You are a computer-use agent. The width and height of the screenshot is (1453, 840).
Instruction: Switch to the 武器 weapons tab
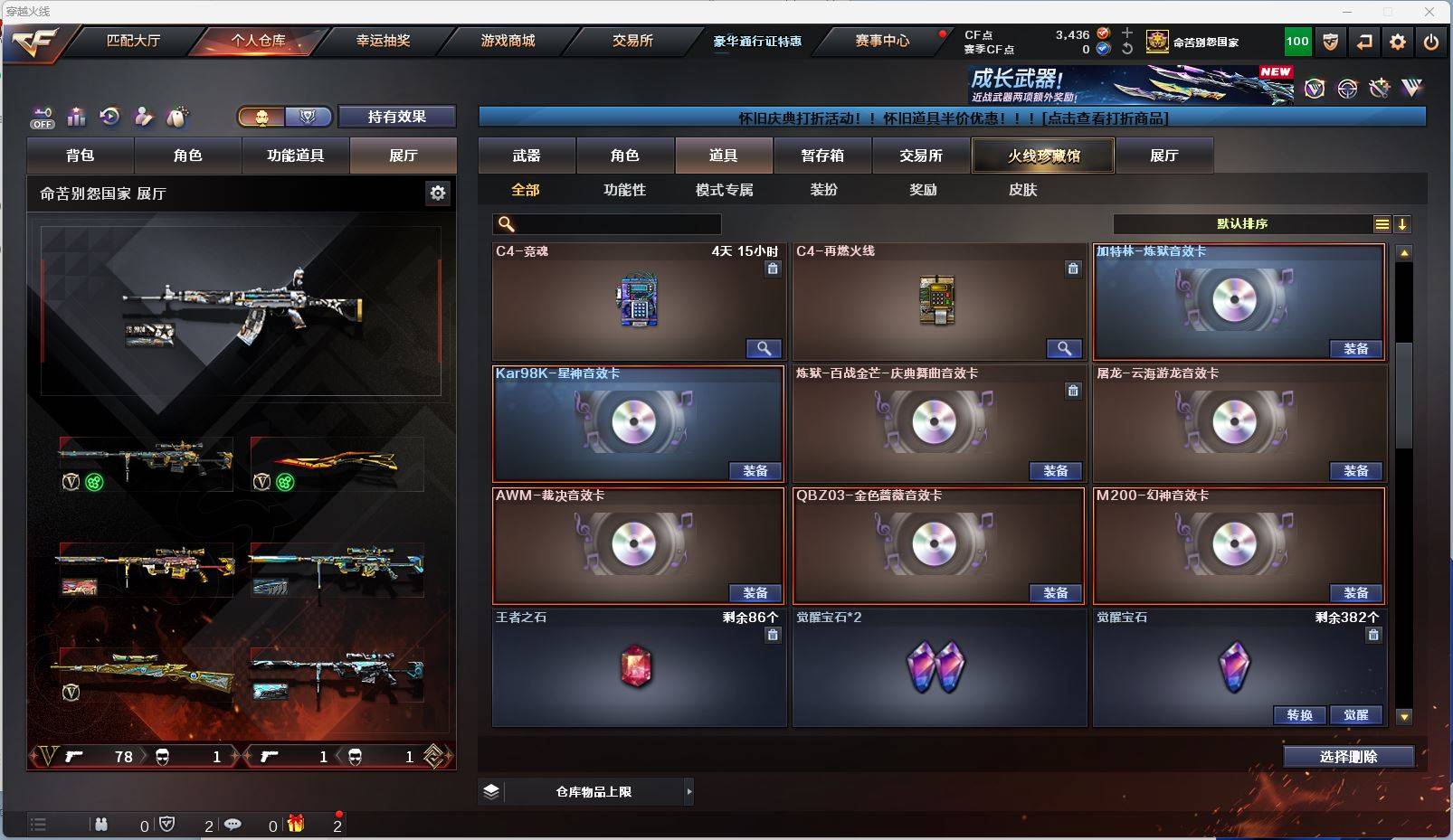pos(527,156)
